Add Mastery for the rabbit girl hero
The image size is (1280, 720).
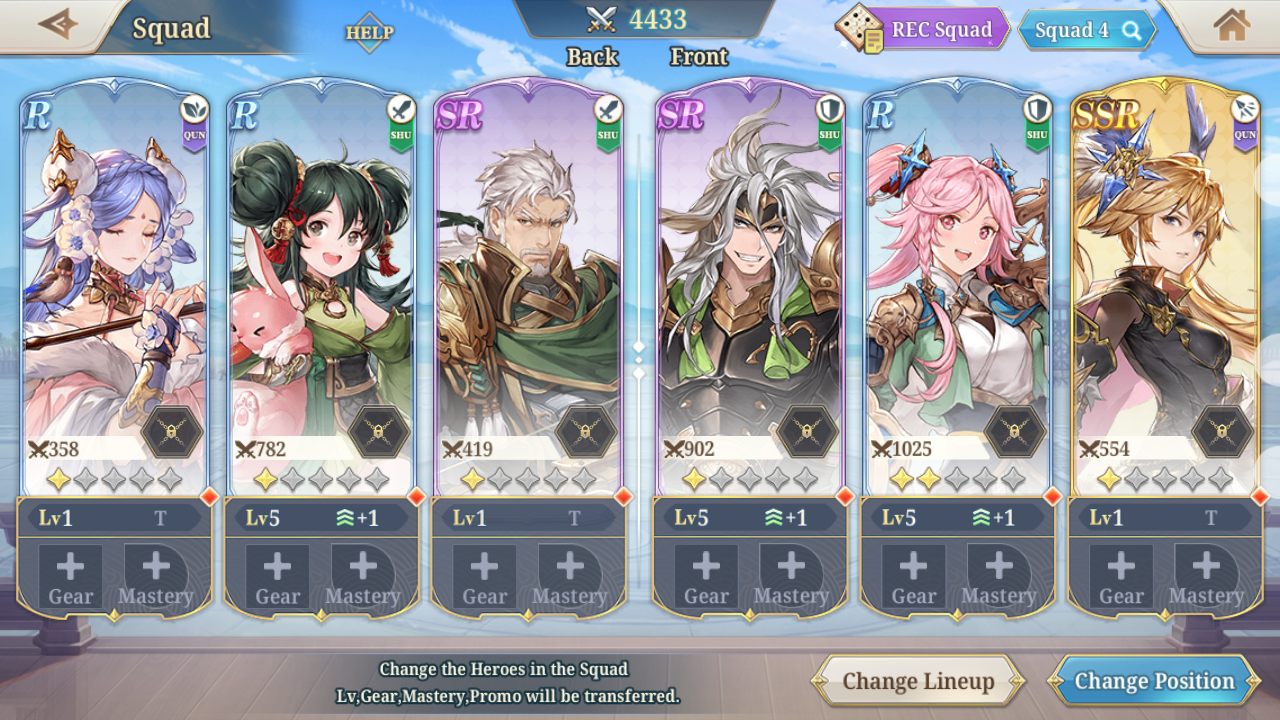(363, 576)
